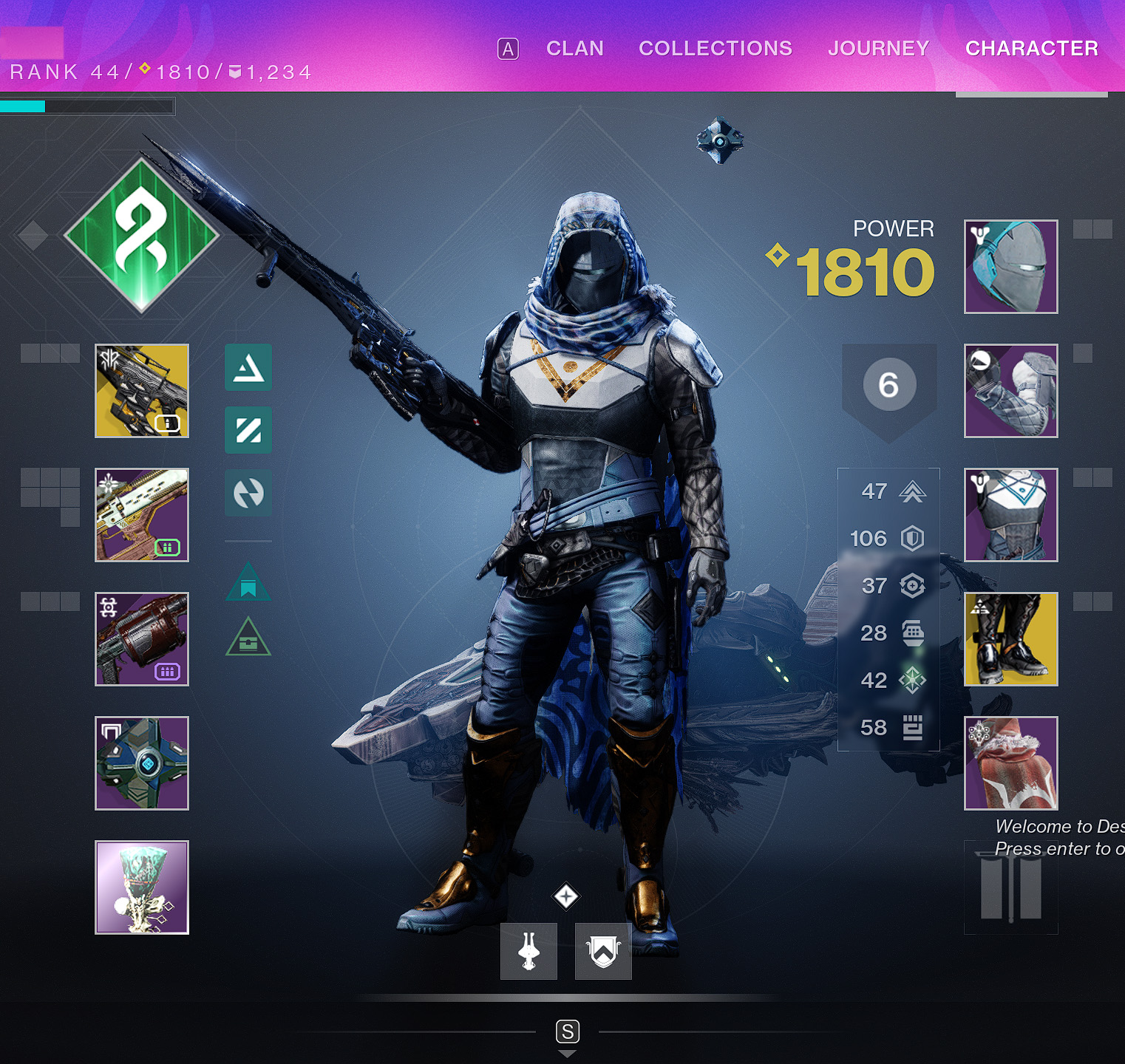1125x1064 pixels.
Task: Toggle the first subclass ability triangle icon
Action: click(x=248, y=368)
